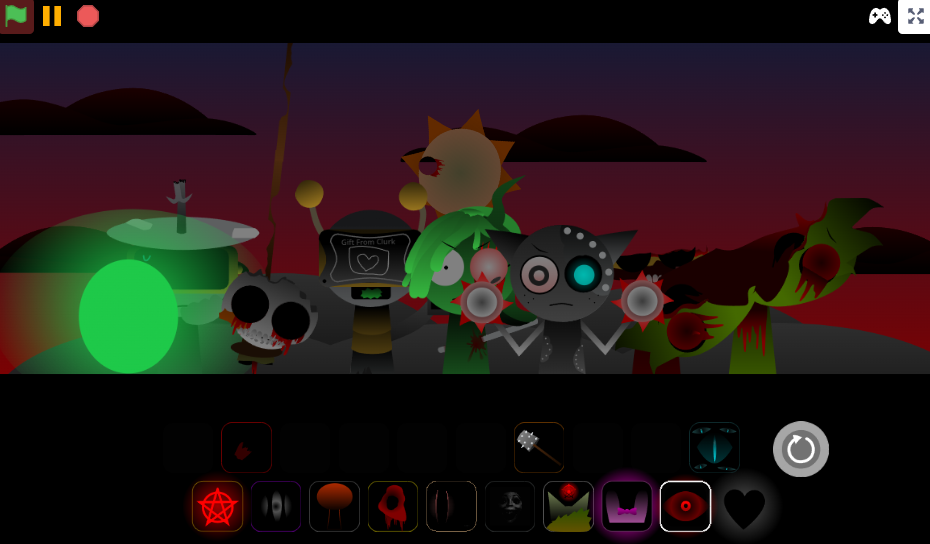Choose the dark red slit icon
The image size is (930, 544).
(451, 506)
